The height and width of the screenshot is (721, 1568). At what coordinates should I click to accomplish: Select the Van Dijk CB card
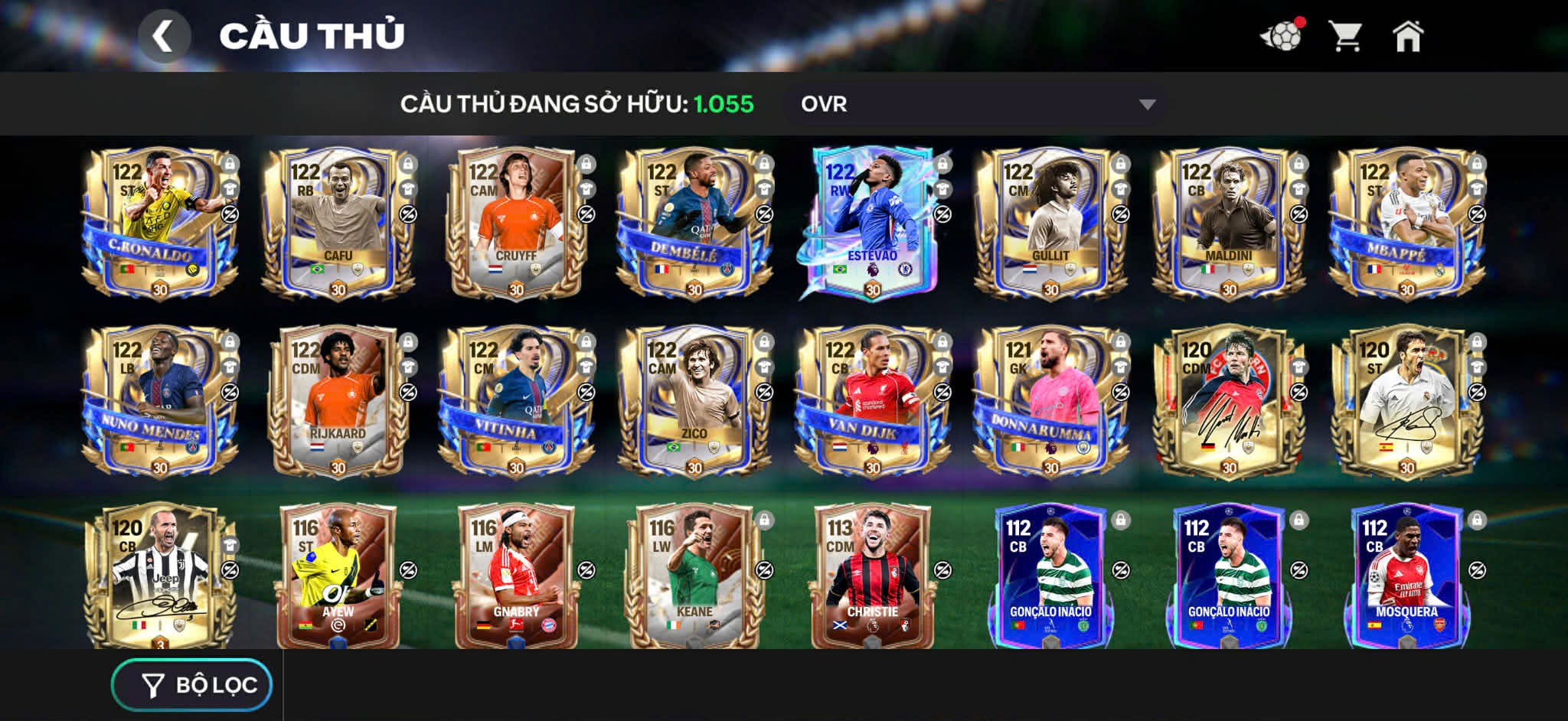872,401
